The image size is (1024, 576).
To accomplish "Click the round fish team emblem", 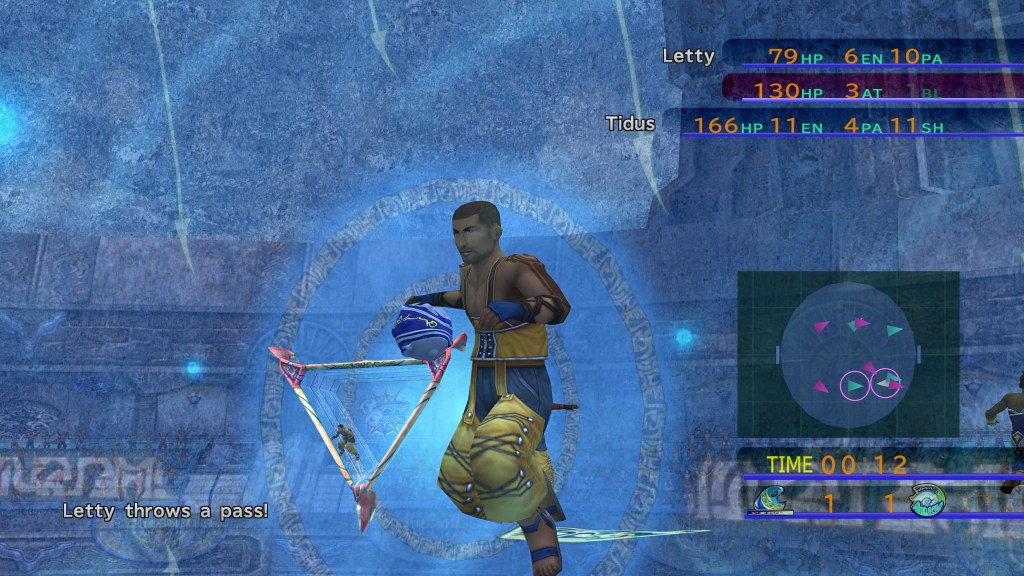I will [927, 500].
